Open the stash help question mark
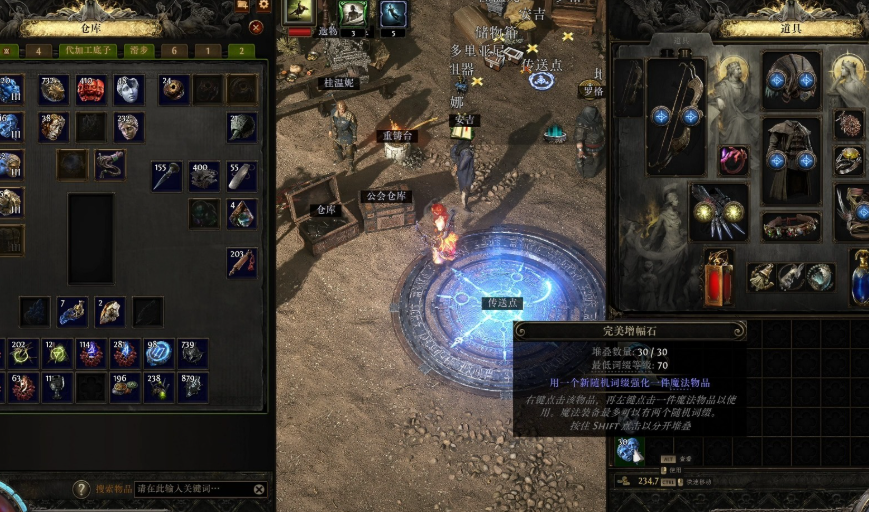The width and height of the screenshot is (869, 512). tap(82, 489)
